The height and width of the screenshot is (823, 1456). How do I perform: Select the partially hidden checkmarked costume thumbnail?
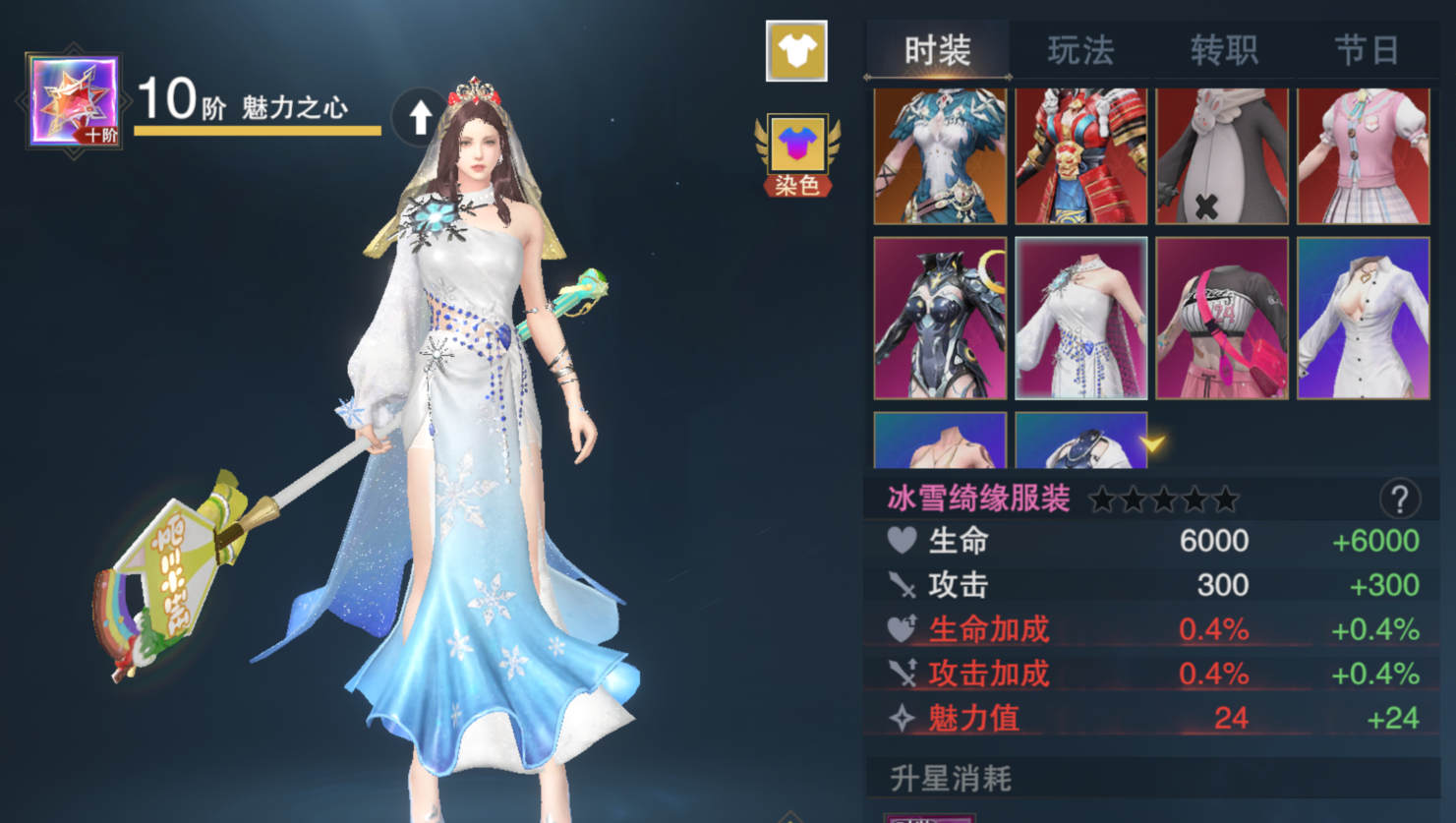coord(1080,441)
